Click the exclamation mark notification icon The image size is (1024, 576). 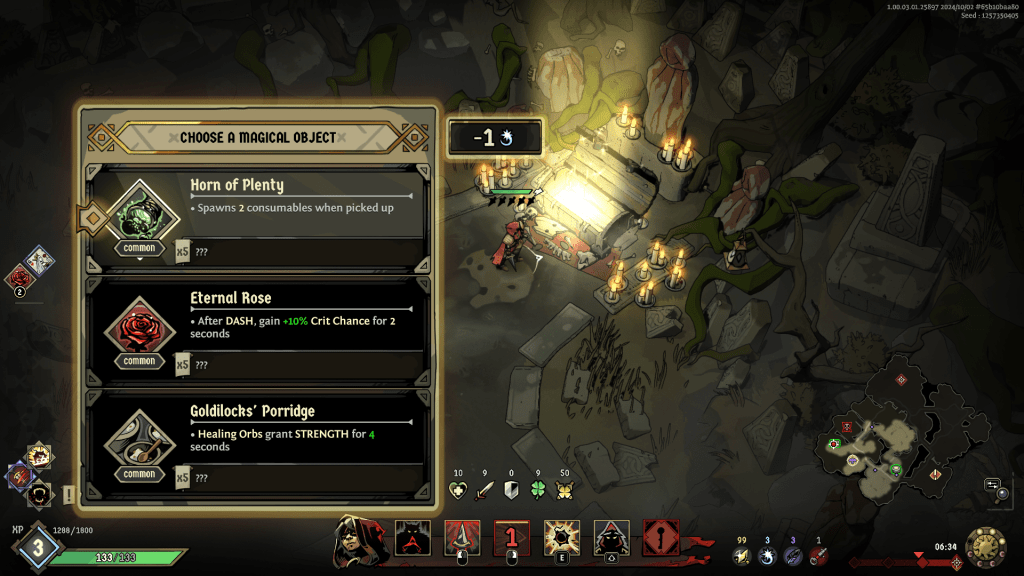(x=69, y=494)
